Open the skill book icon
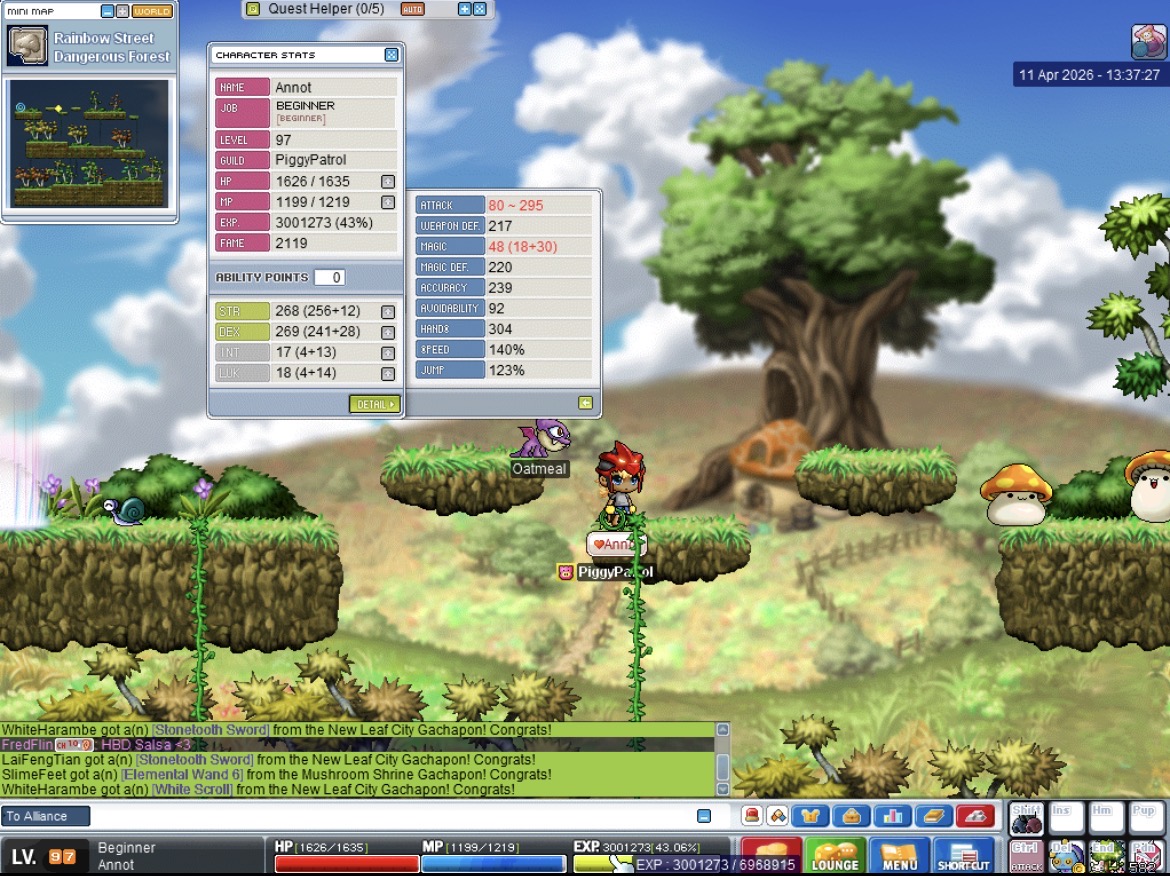 (x=934, y=816)
